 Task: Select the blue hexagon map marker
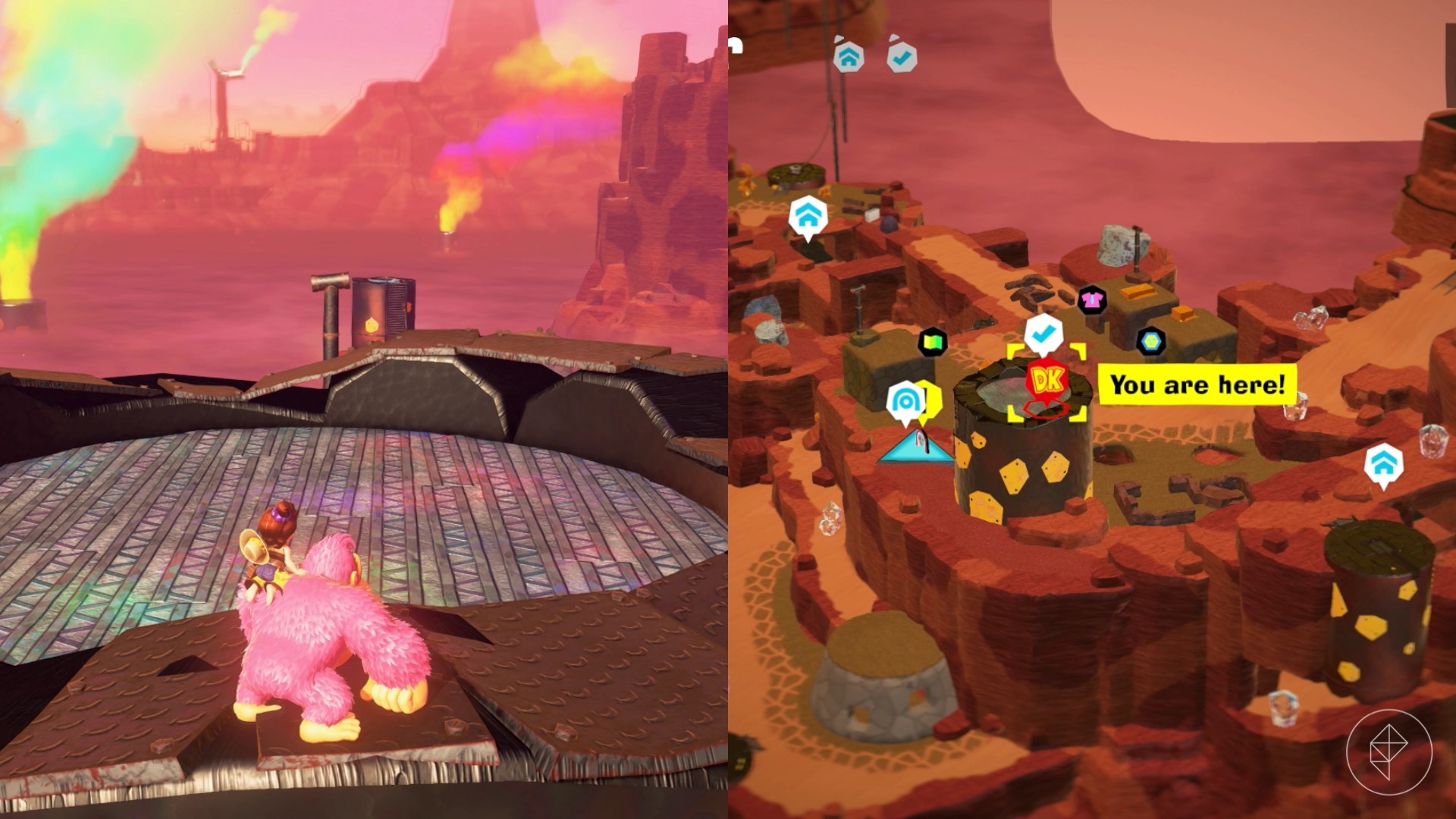(x=1150, y=341)
